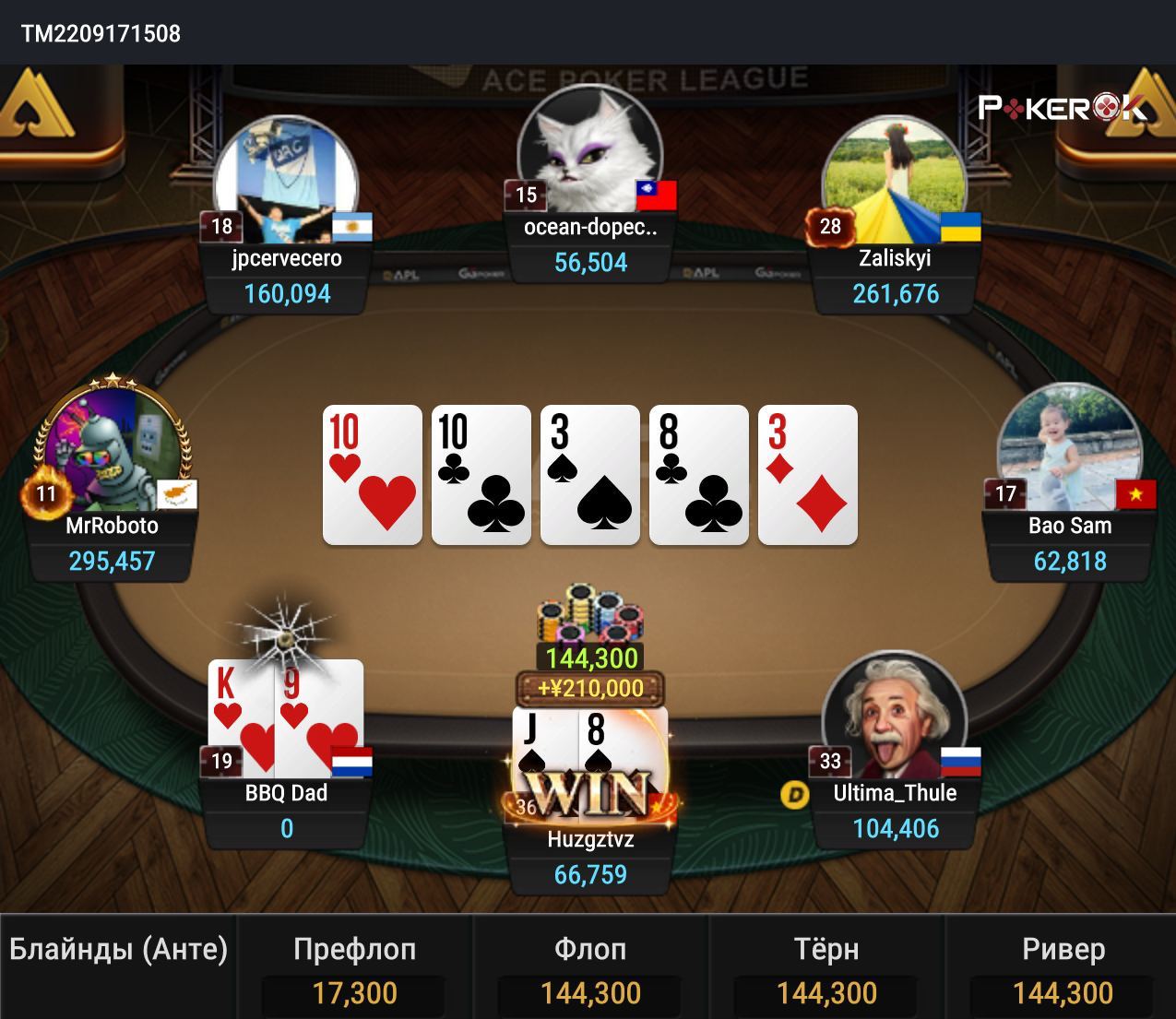The width and height of the screenshot is (1176, 1019).
Task: Click Ultima_Thule's Einstein avatar
Action: pyautogui.click(x=894, y=715)
